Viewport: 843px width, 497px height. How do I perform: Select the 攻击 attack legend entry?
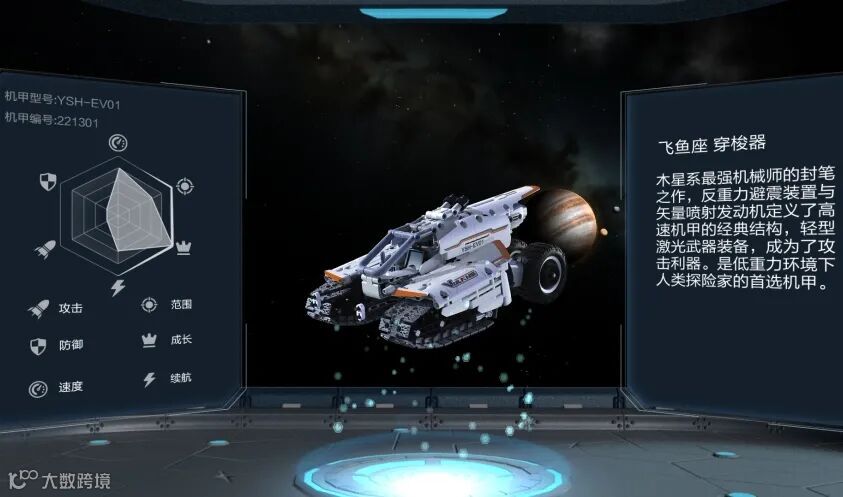click(x=58, y=309)
